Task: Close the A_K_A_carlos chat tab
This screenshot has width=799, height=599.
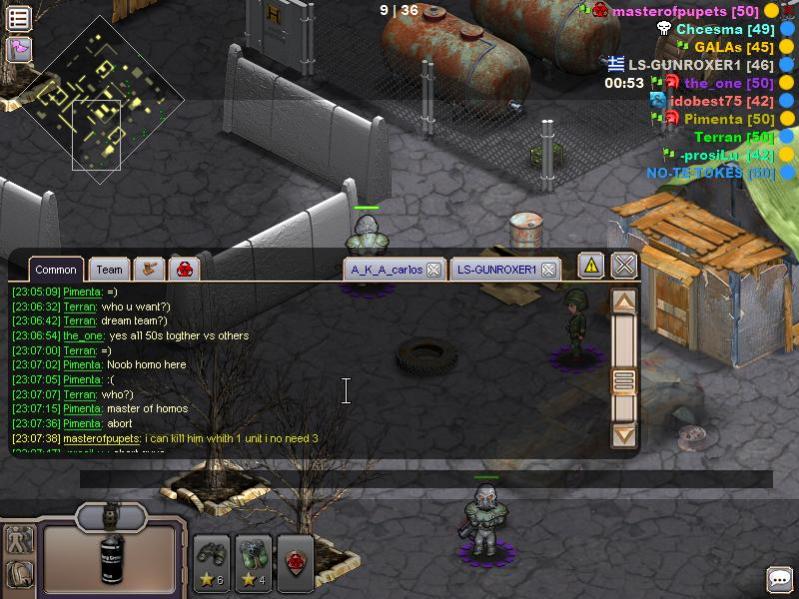Action: coord(433,269)
